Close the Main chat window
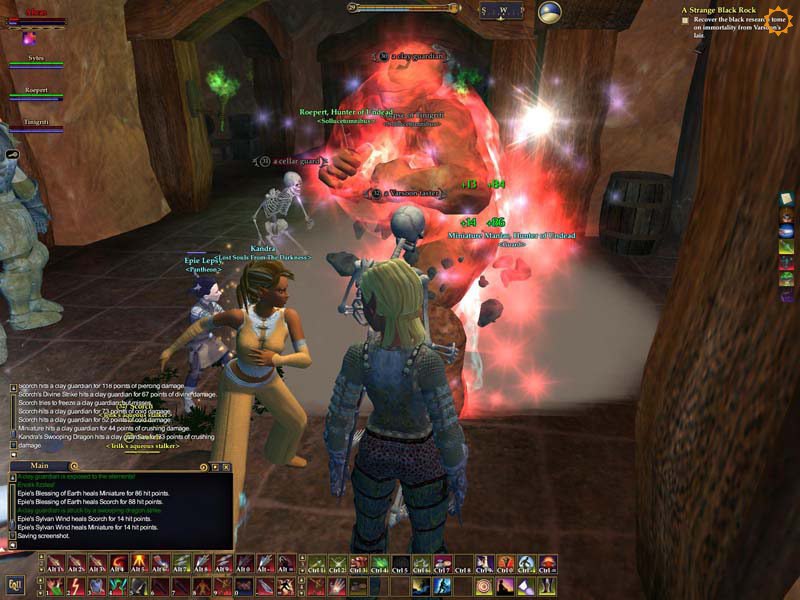The width and height of the screenshot is (800, 600). 227,466
